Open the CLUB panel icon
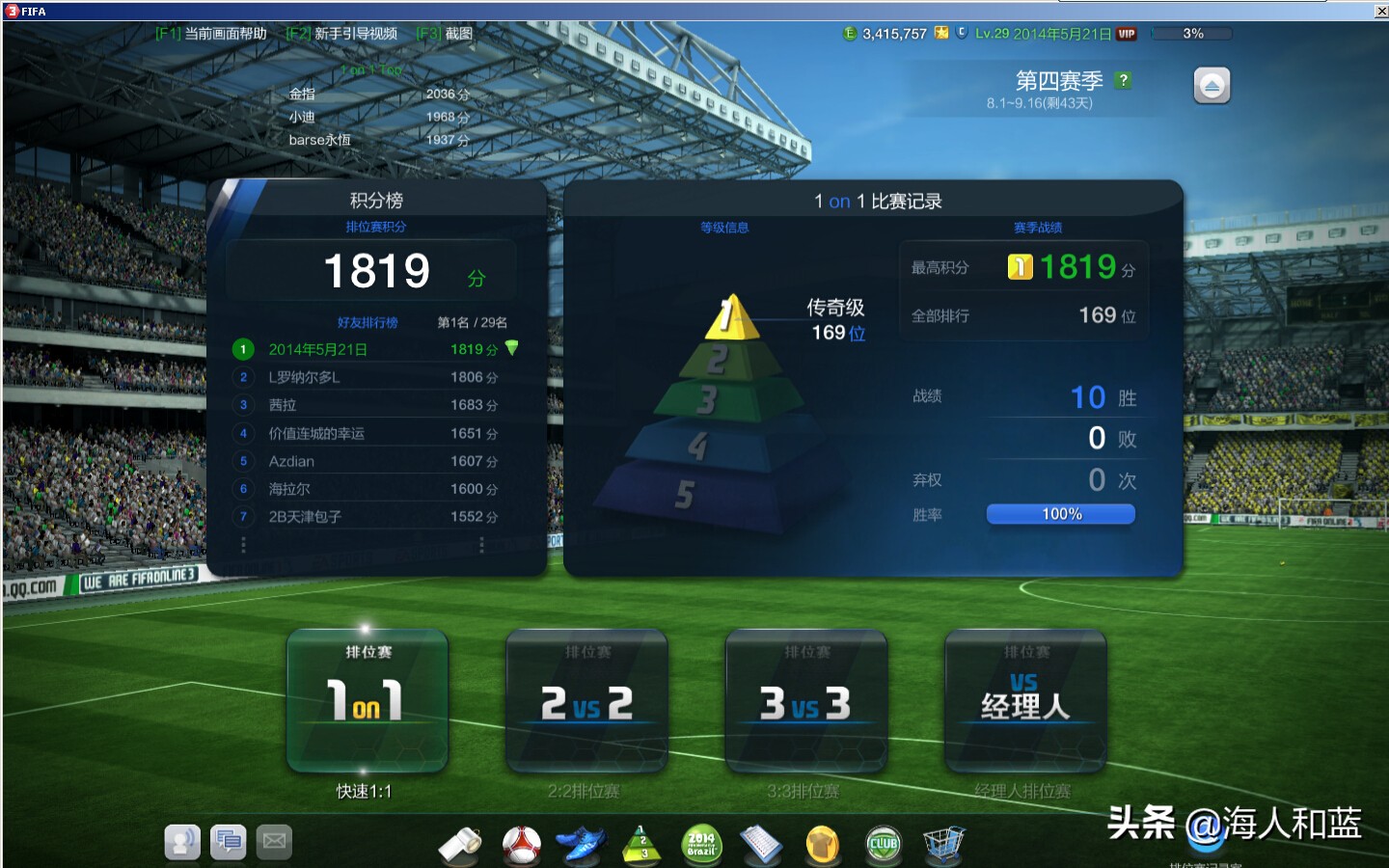The width and height of the screenshot is (1389, 868). tap(883, 843)
